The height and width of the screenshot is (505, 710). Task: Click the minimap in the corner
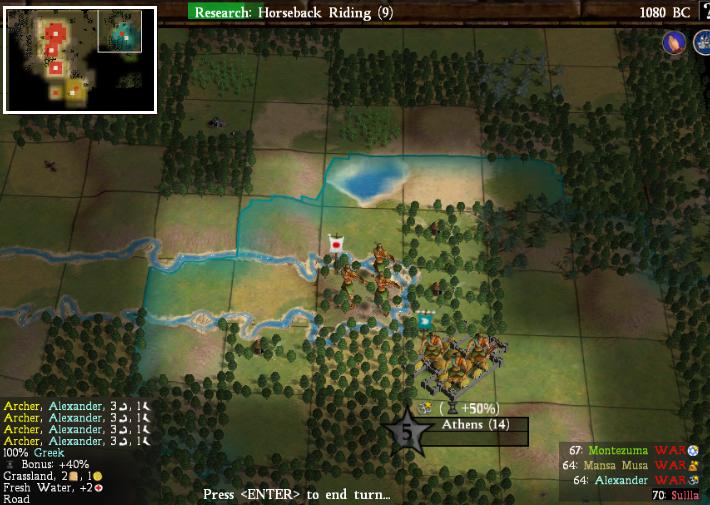[80, 60]
